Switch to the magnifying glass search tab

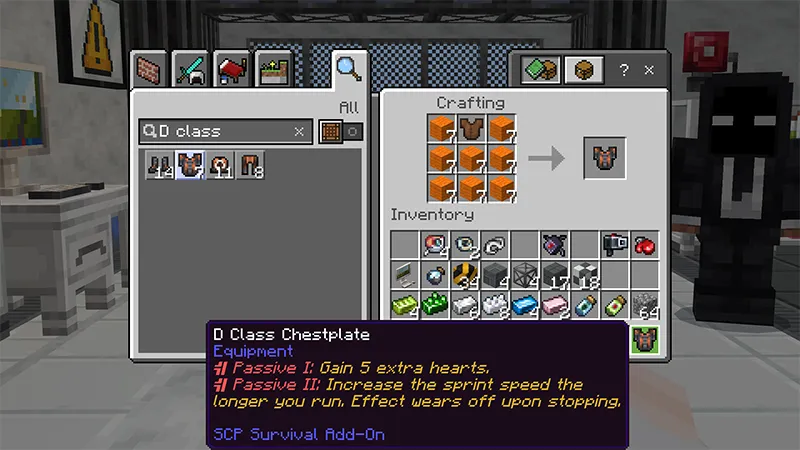348,68
